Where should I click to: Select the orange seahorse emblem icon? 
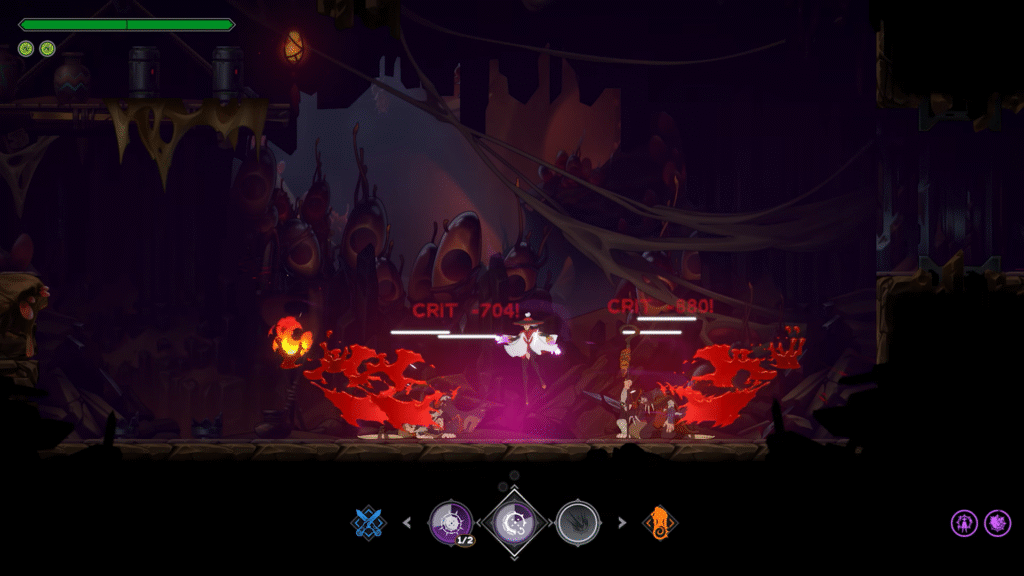click(659, 521)
